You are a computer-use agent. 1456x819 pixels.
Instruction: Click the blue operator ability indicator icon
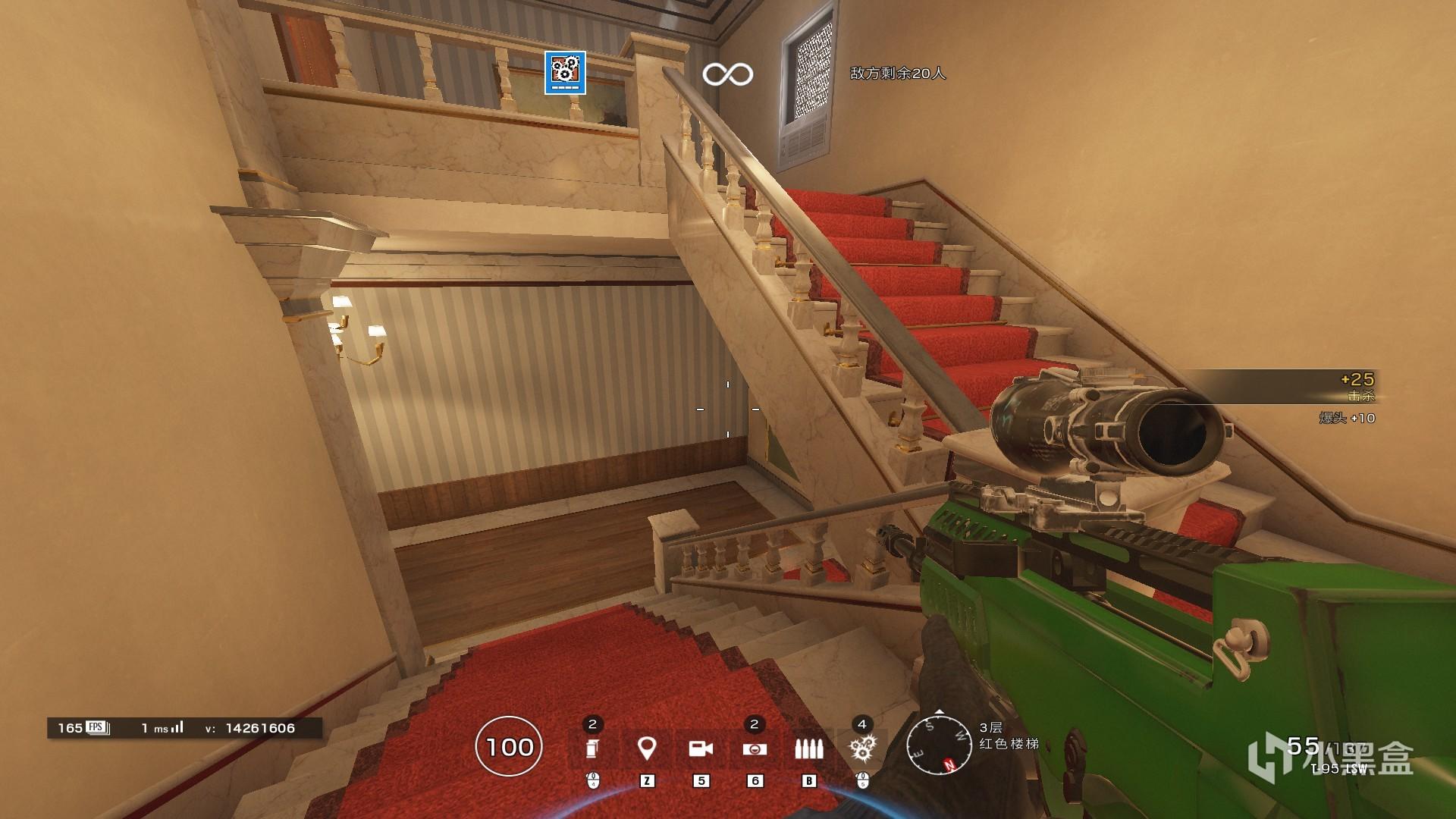click(x=565, y=73)
